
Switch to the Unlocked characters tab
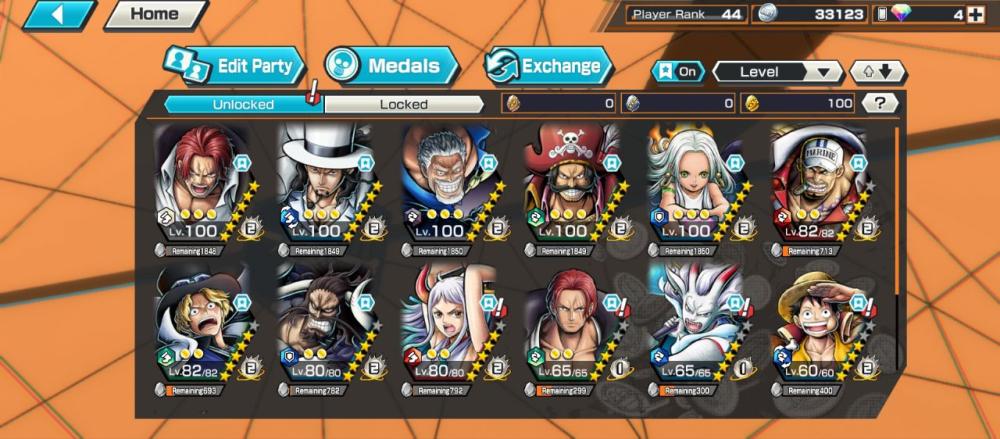coord(243,103)
